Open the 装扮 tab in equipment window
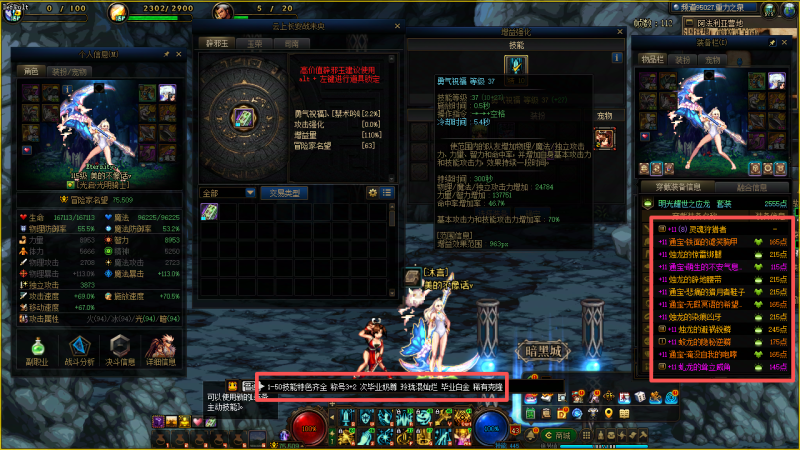This screenshot has height=450, width=800. click(683, 60)
